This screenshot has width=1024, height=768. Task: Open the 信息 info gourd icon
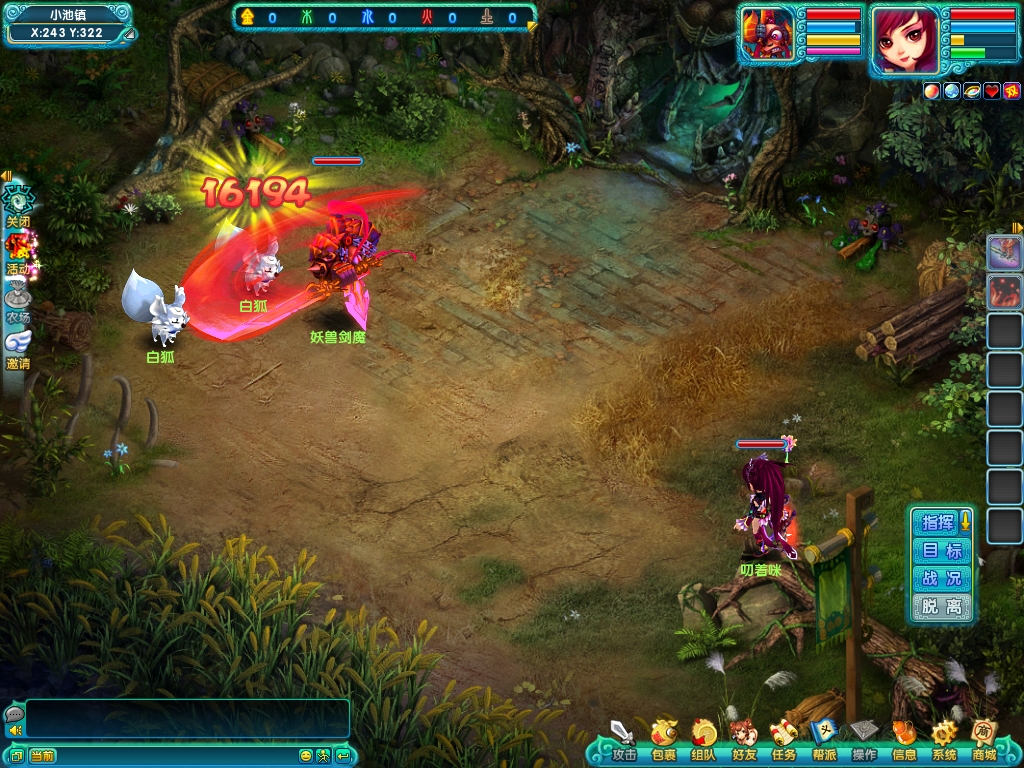point(904,738)
